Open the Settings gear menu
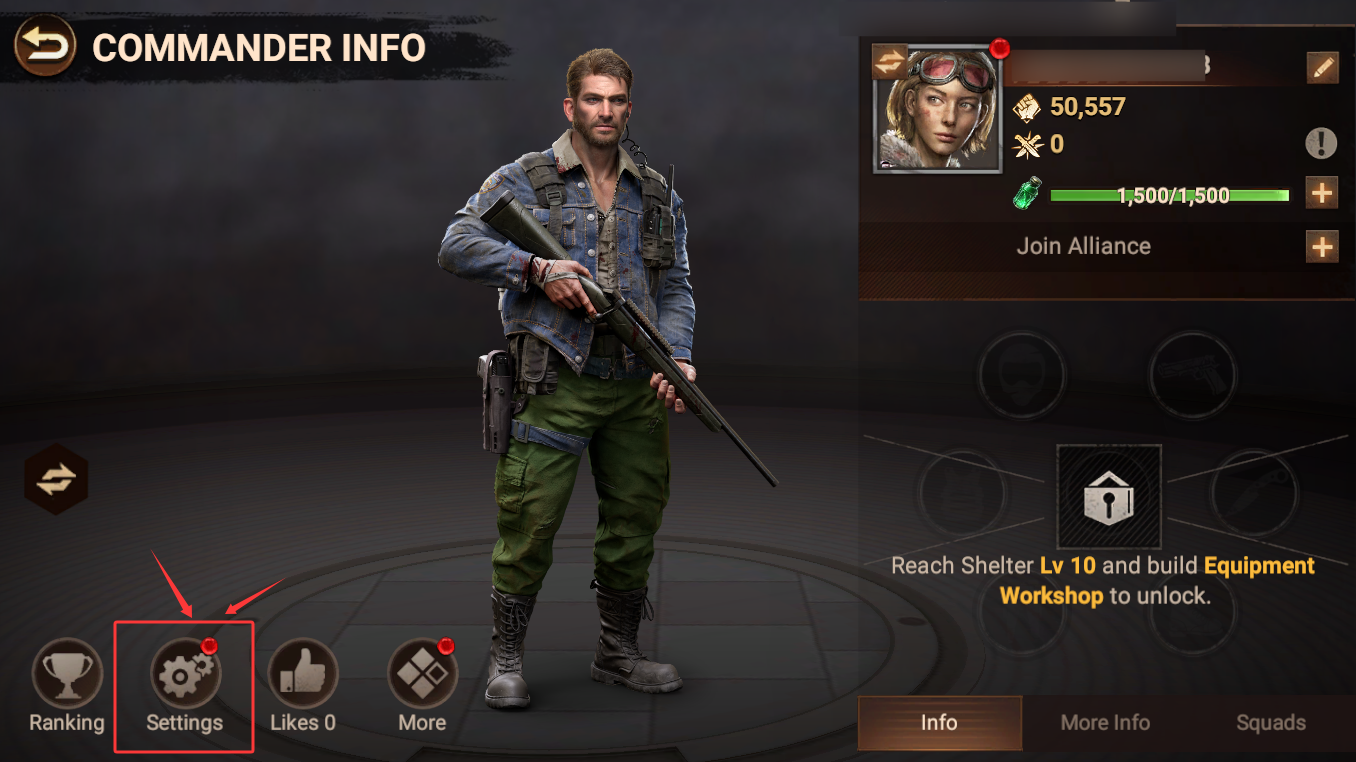The width and height of the screenshot is (1356, 762). click(184, 675)
